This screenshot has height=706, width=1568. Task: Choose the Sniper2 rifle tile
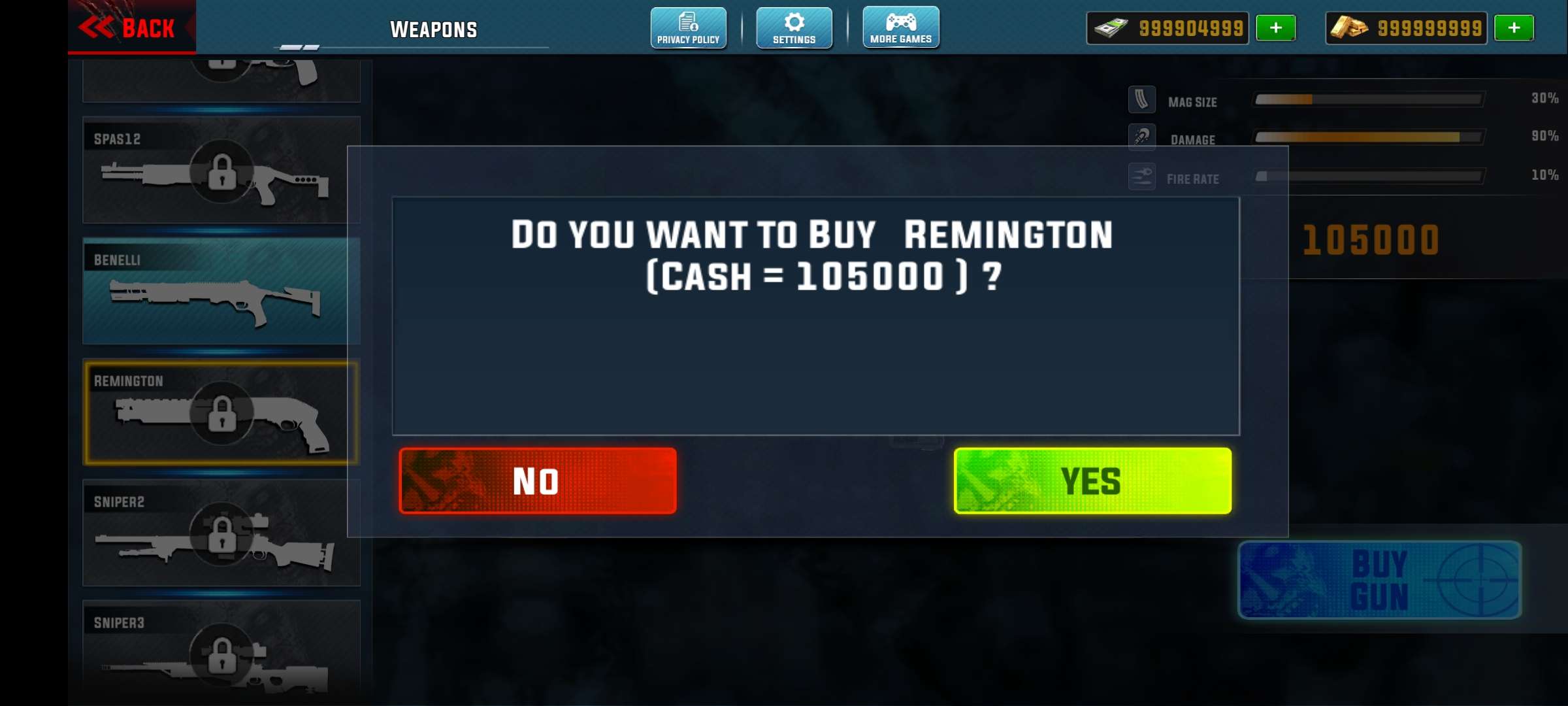(221, 533)
